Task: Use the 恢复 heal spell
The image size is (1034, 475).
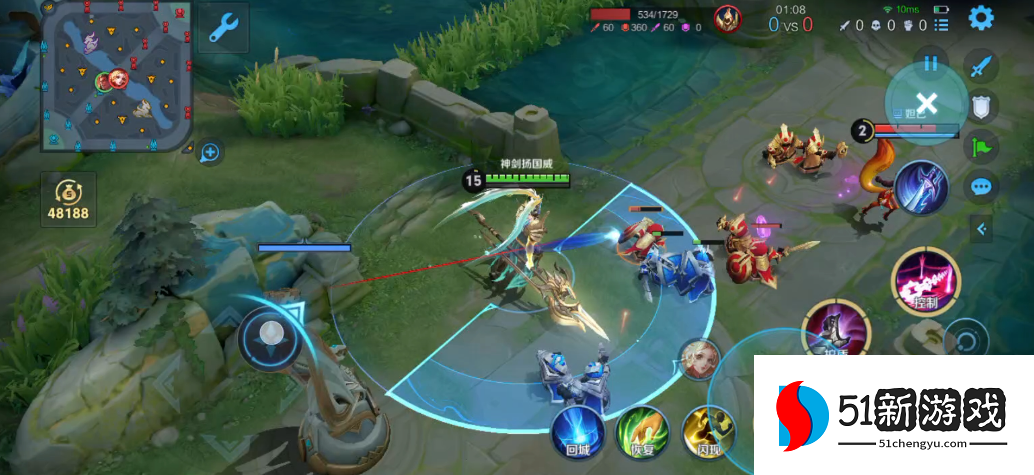Action: click(642, 432)
